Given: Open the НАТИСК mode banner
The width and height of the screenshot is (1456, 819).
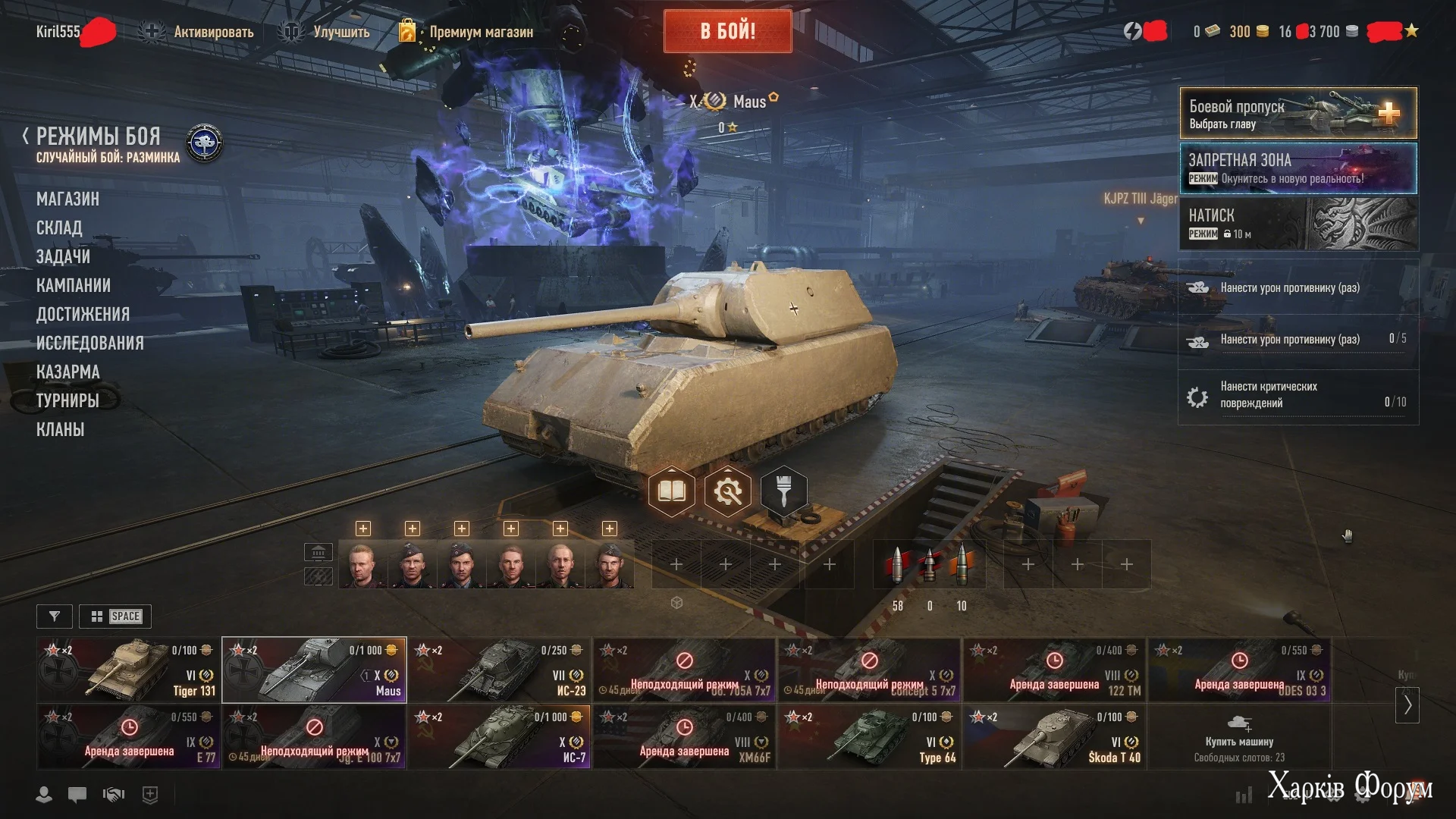Looking at the screenshot, I should pos(1298,224).
